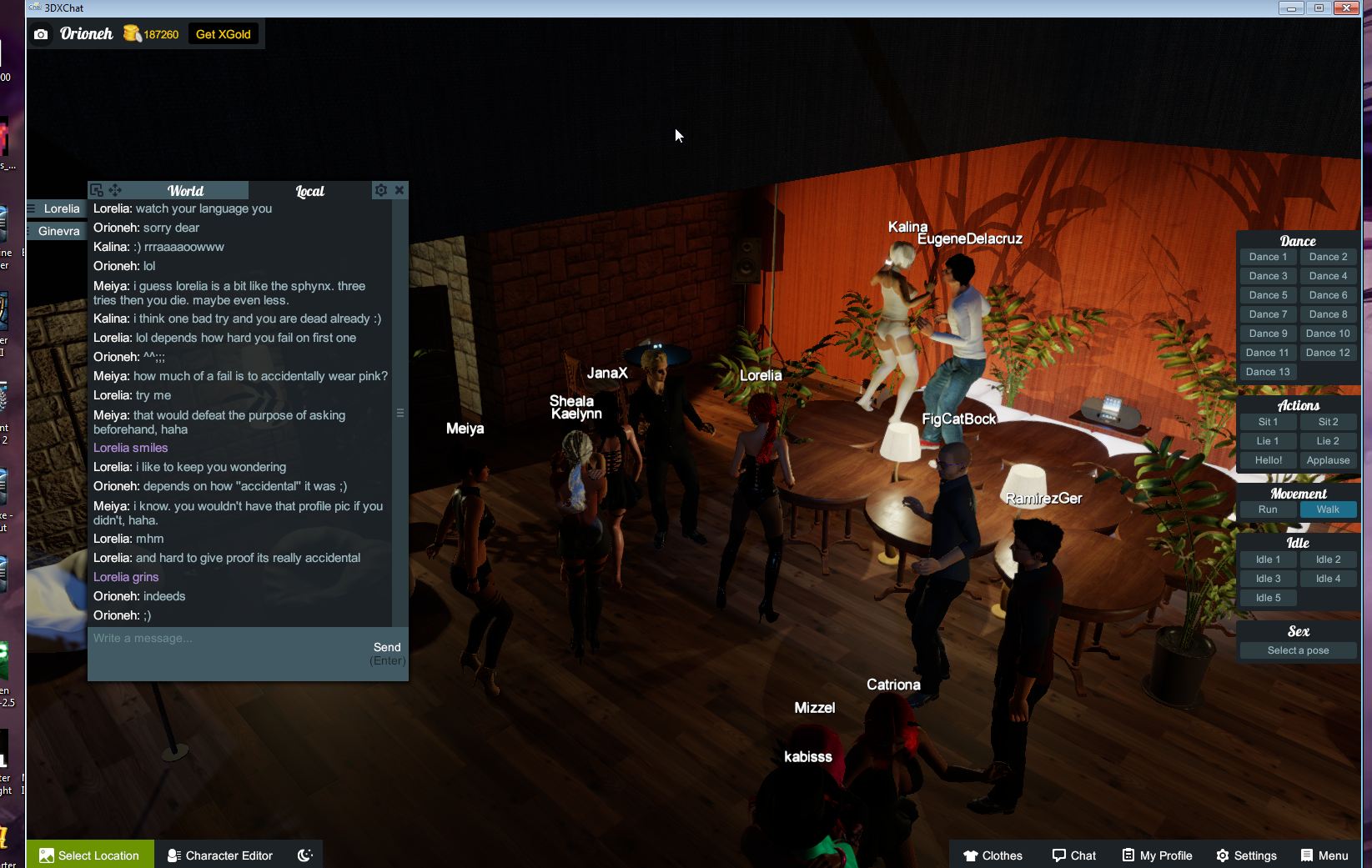
Task: Click Select a pose under Sex
Action: point(1297,650)
